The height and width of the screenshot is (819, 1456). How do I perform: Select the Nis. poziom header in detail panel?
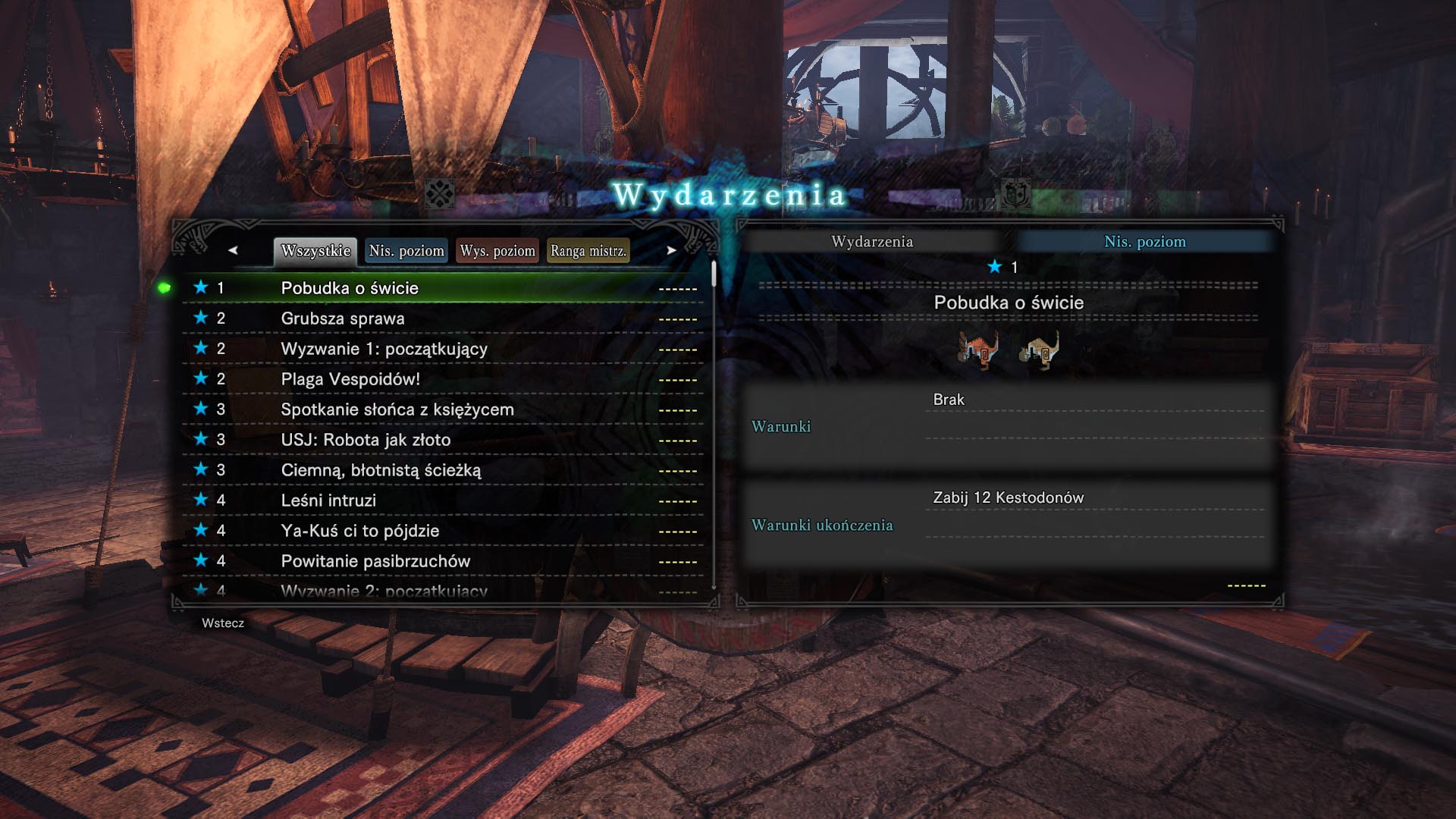coord(1144,242)
